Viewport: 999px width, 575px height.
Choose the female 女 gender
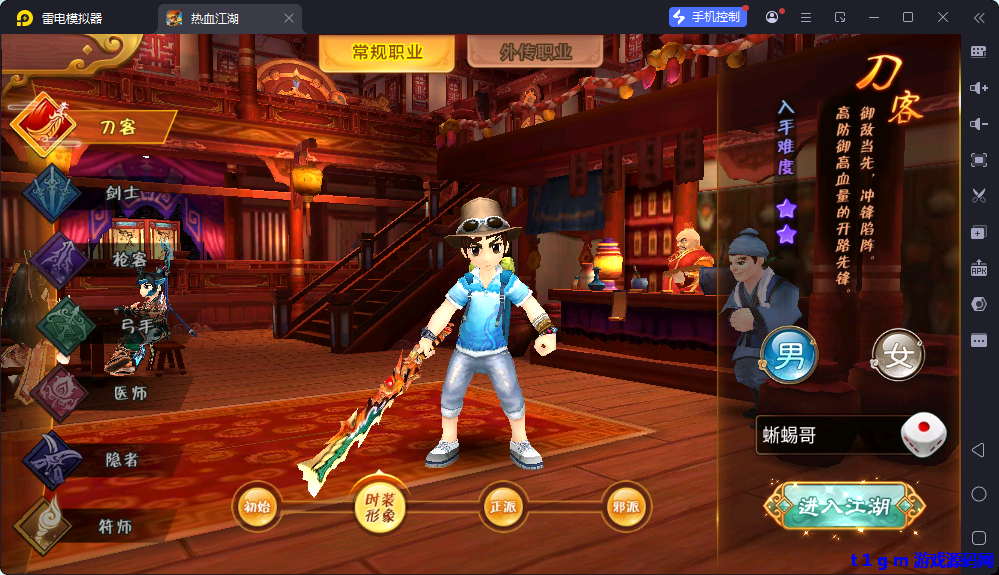click(898, 356)
